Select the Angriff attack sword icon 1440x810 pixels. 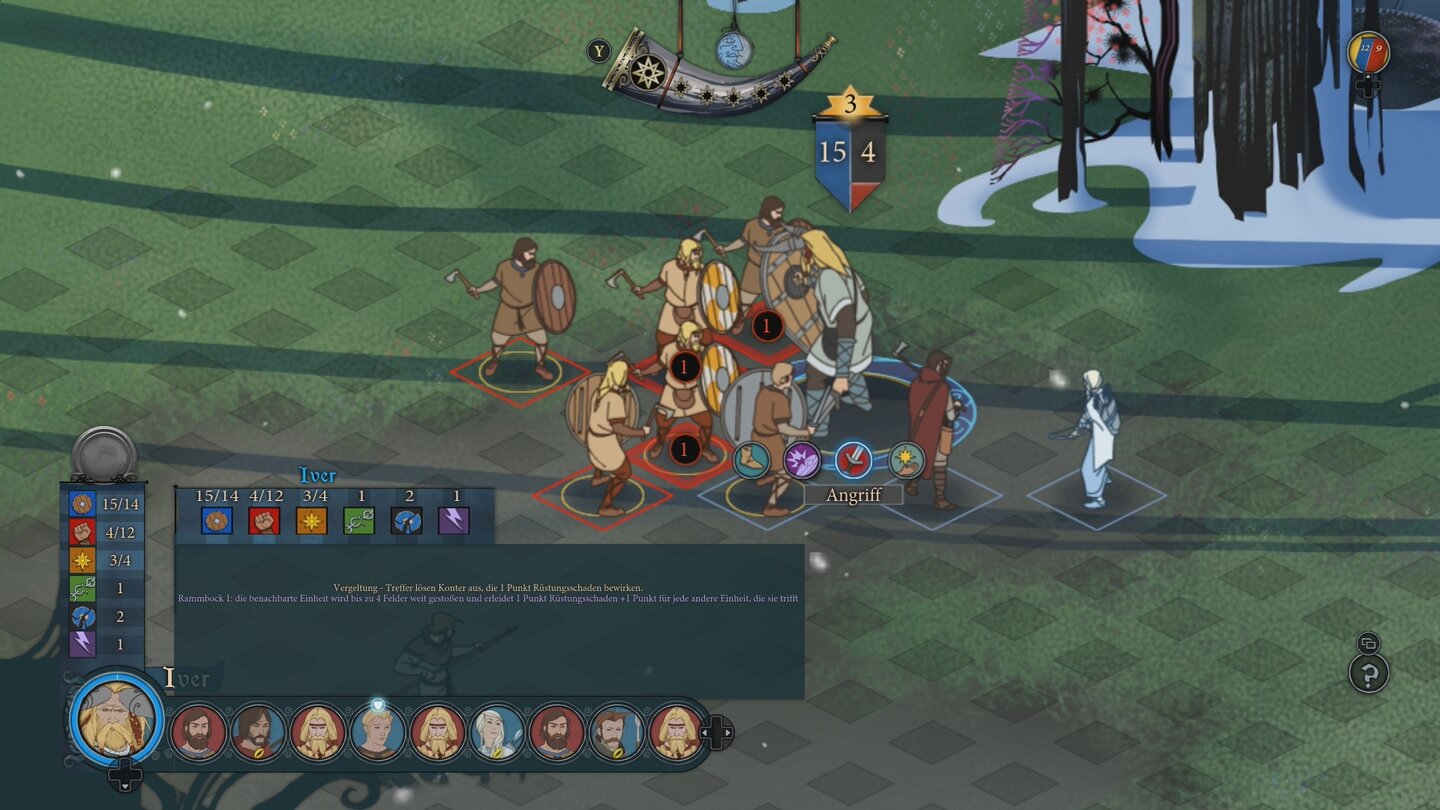pyautogui.click(x=855, y=460)
